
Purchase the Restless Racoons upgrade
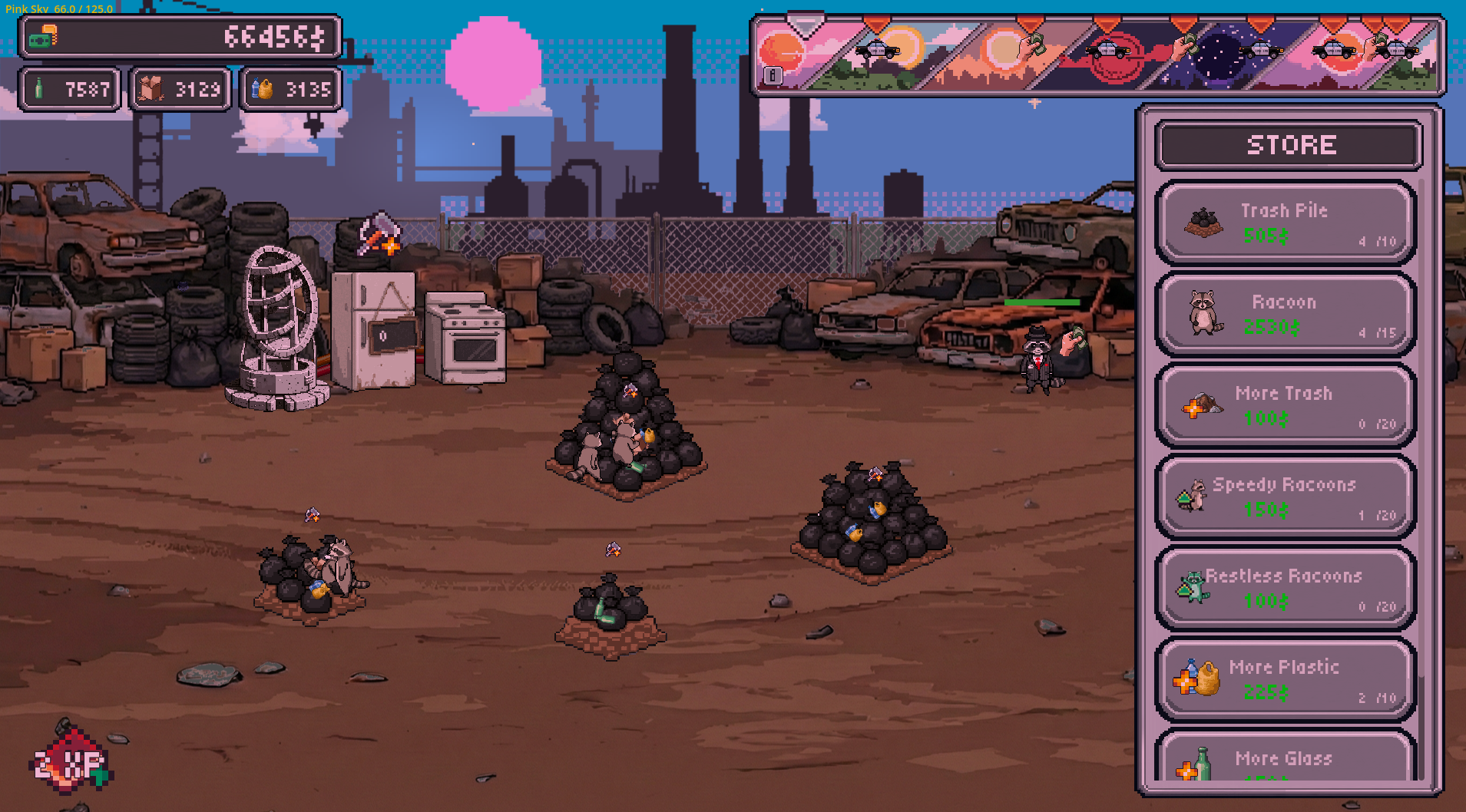coord(1285,588)
